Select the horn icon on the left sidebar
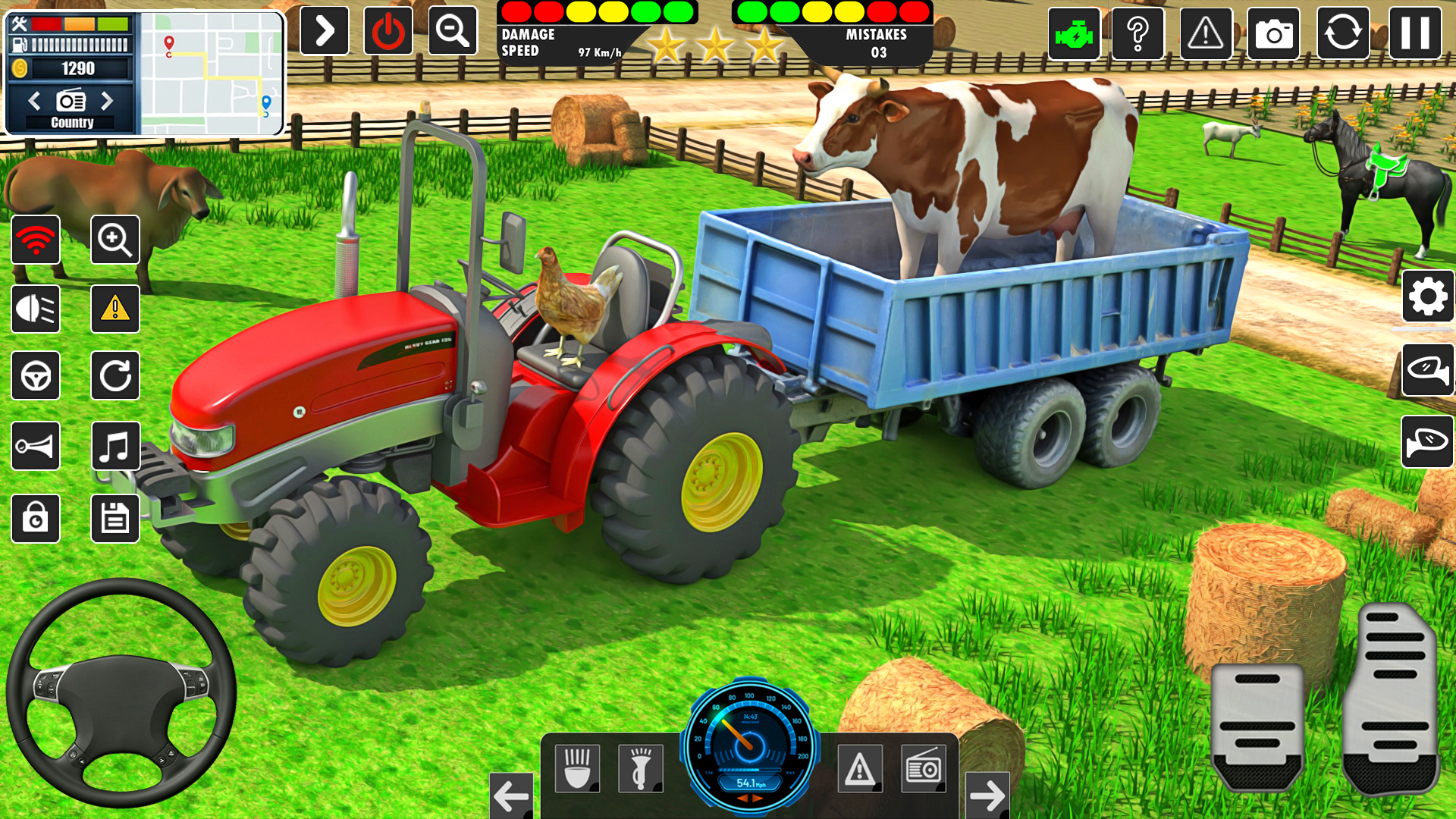 pos(36,446)
